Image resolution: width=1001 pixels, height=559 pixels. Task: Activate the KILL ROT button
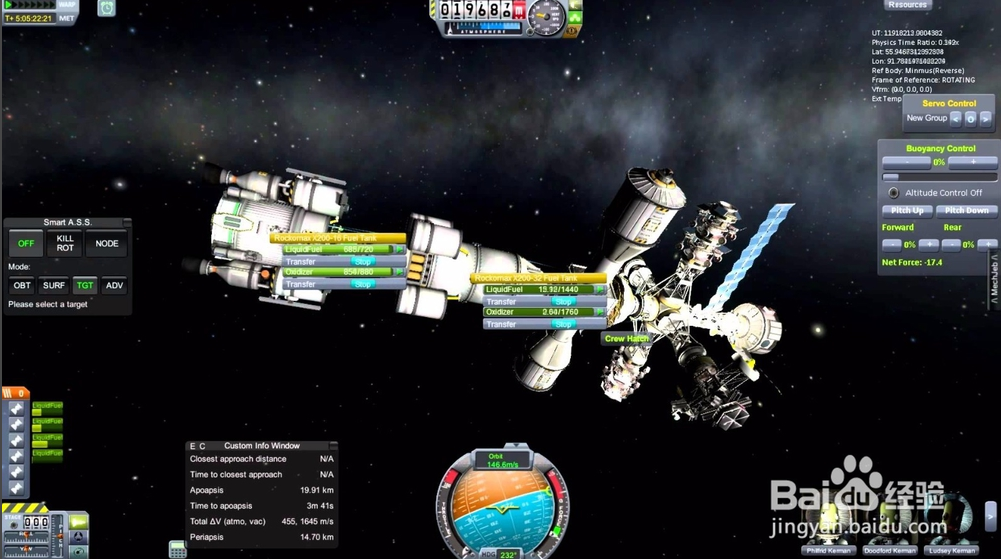pyautogui.click(x=66, y=243)
